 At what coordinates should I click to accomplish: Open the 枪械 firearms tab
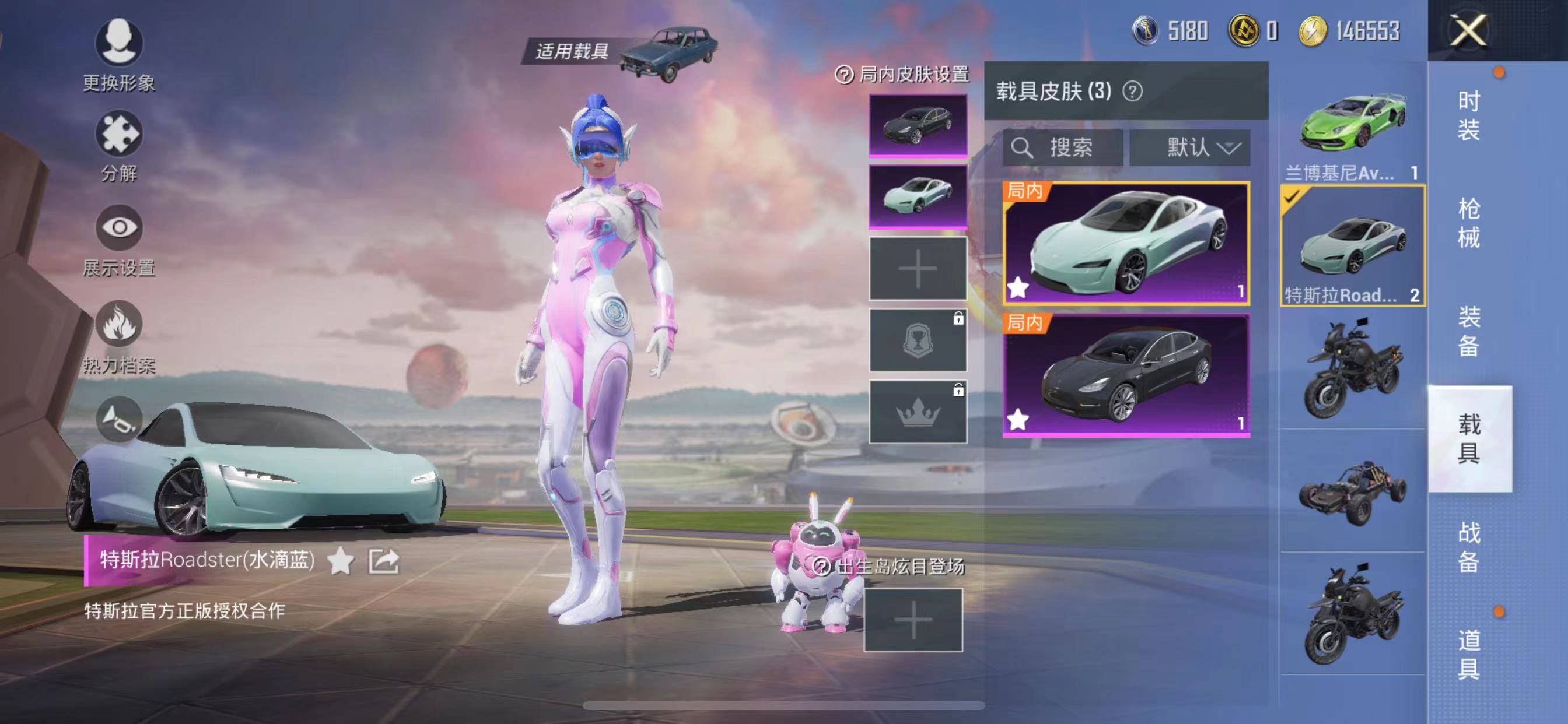[x=1468, y=223]
